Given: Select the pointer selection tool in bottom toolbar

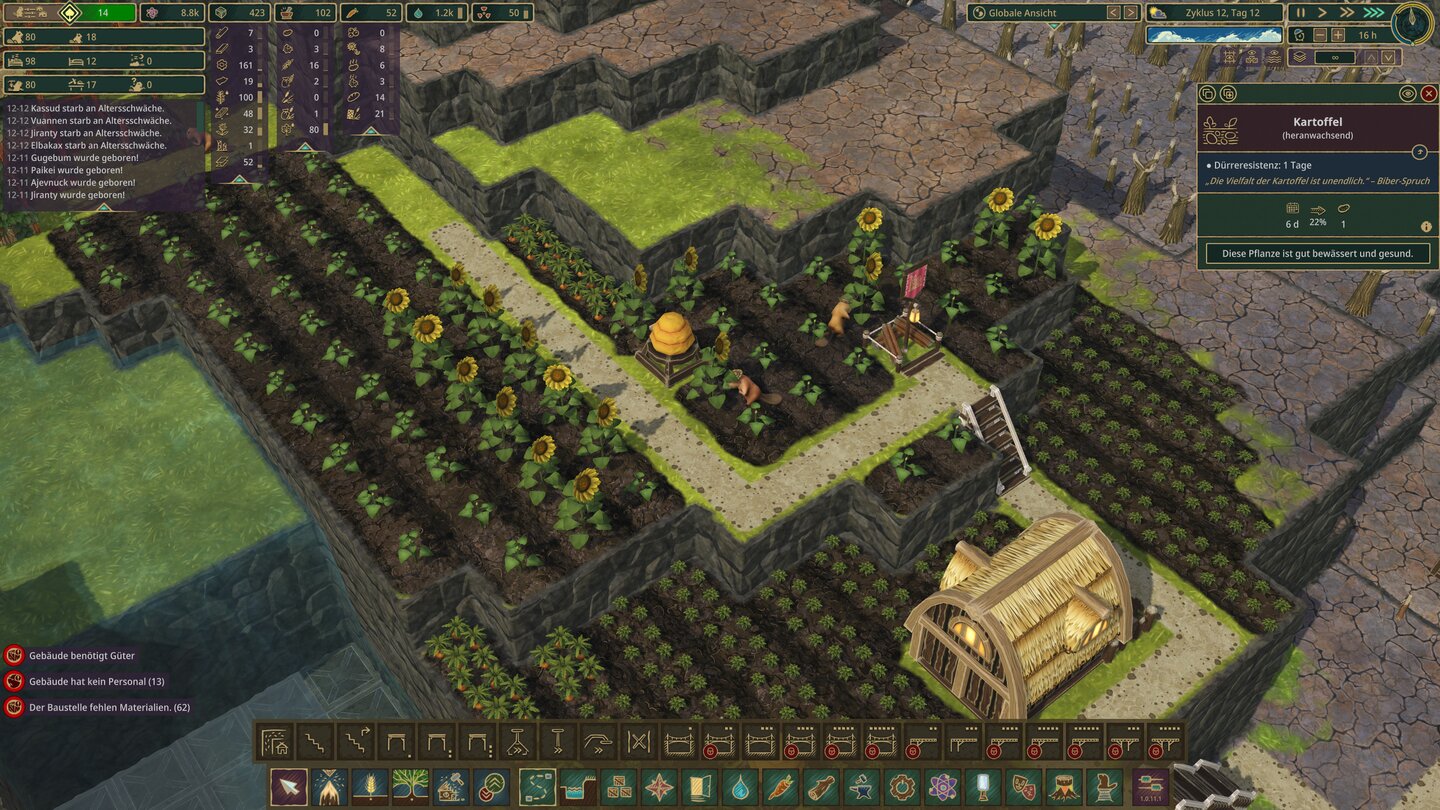Looking at the screenshot, I should [x=289, y=785].
